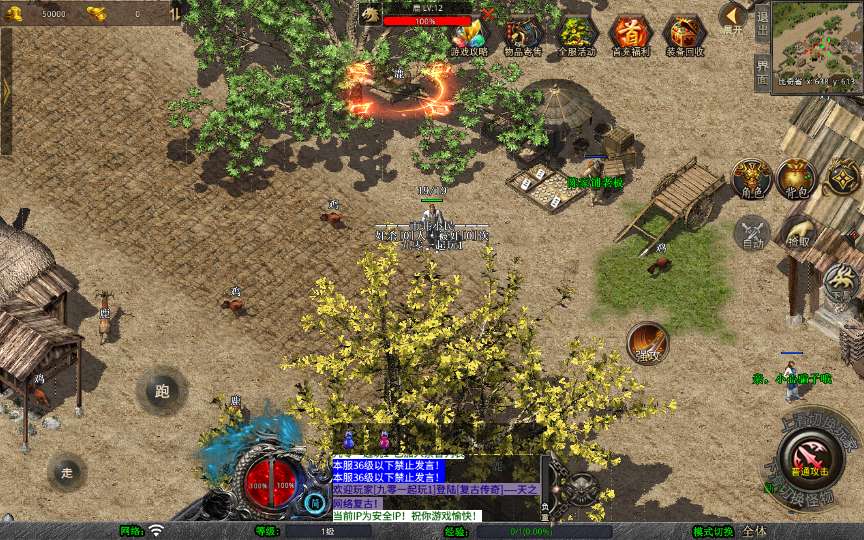Open the 首充福利 first-recharge bonus icon

tap(630, 34)
